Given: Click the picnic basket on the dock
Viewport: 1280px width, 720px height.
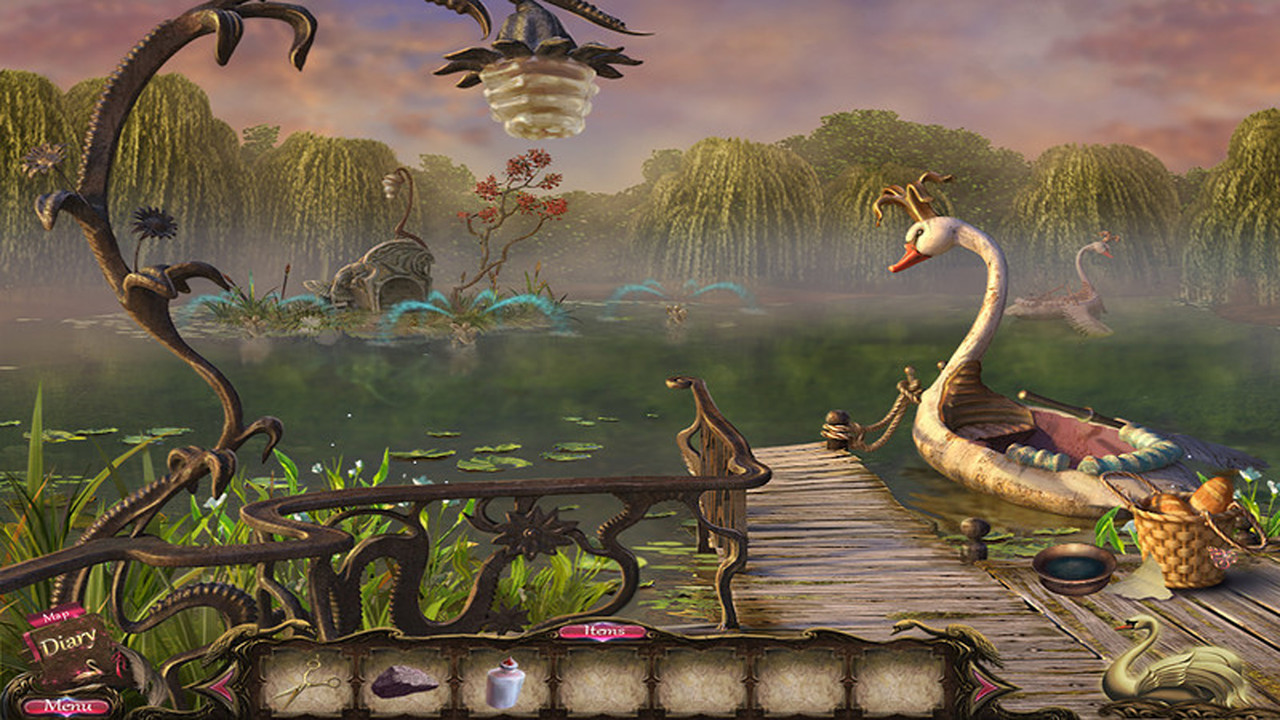Looking at the screenshot, I should pos(1180,545).
